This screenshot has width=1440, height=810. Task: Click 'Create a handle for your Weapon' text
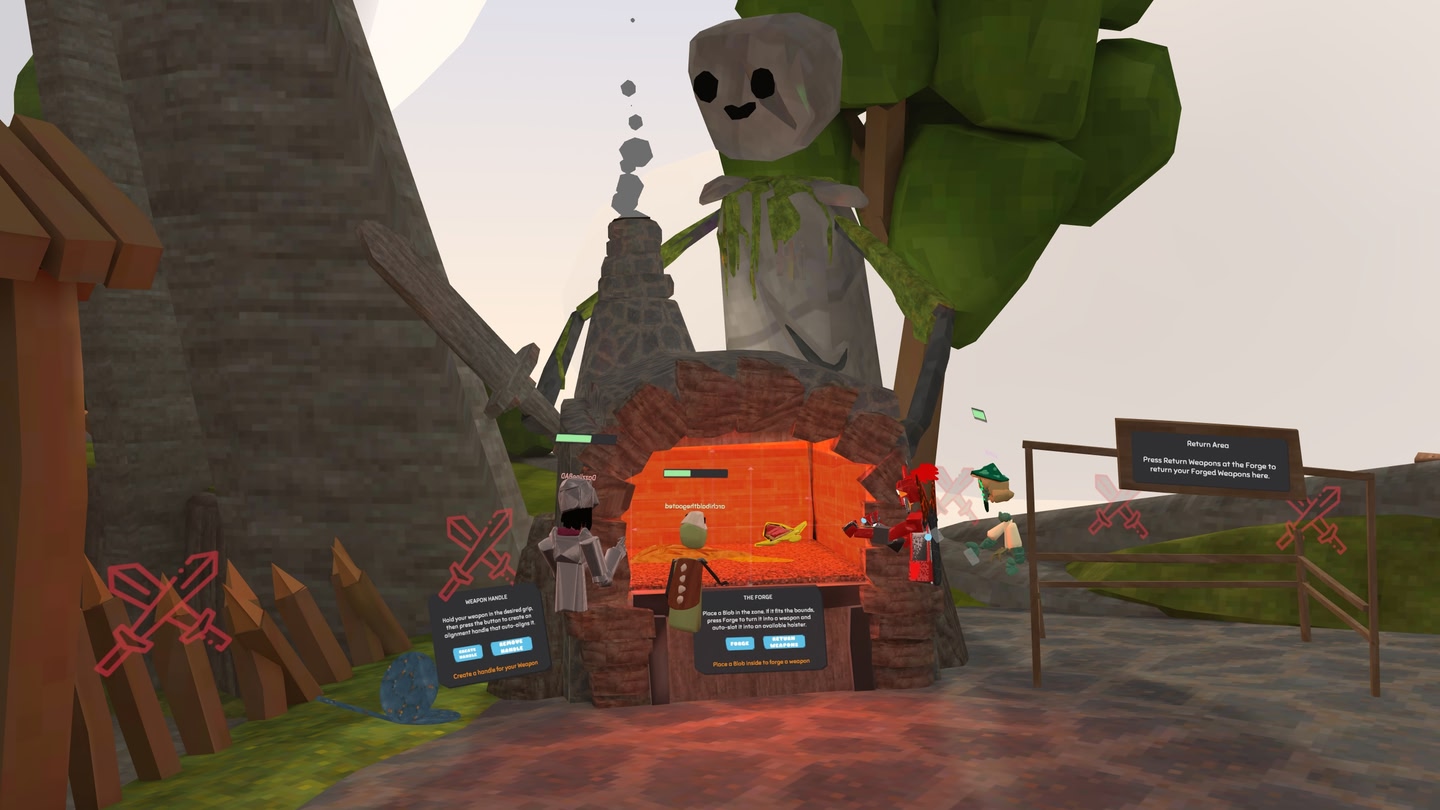497,670
